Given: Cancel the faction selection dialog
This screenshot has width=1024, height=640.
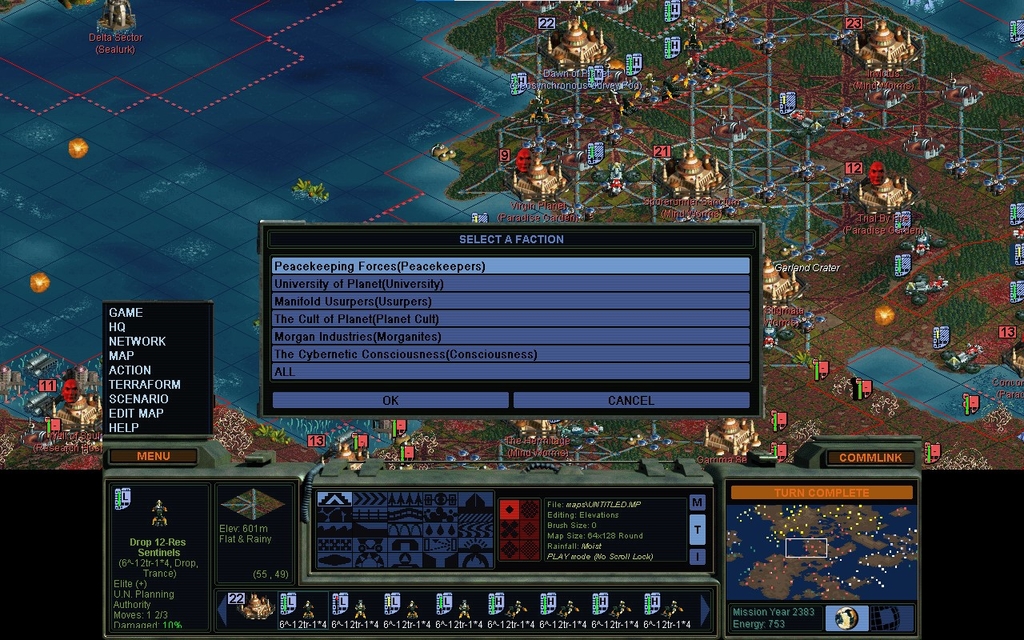Looking at the screenshot, I should (x=631, y=400).
